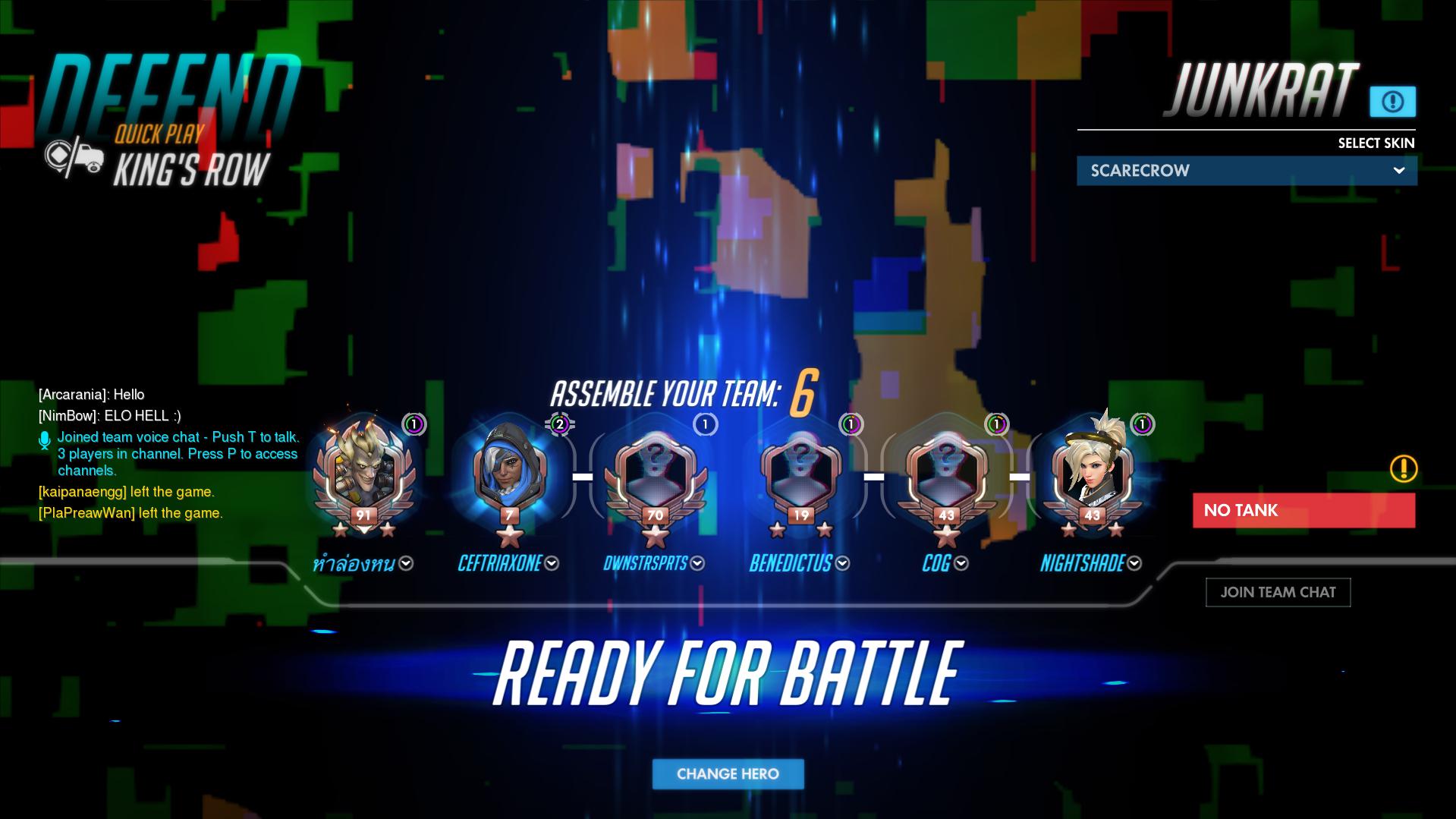Open player options arrow beside Ceftriaxone
The height and width of the screenshot is (819, 1456).
tap(552, 563)
